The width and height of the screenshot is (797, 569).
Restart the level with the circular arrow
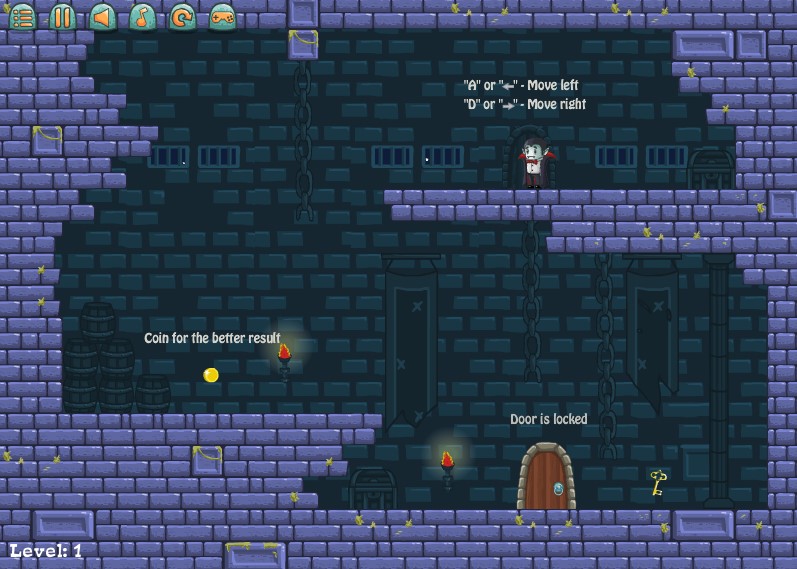pos(182,16)
